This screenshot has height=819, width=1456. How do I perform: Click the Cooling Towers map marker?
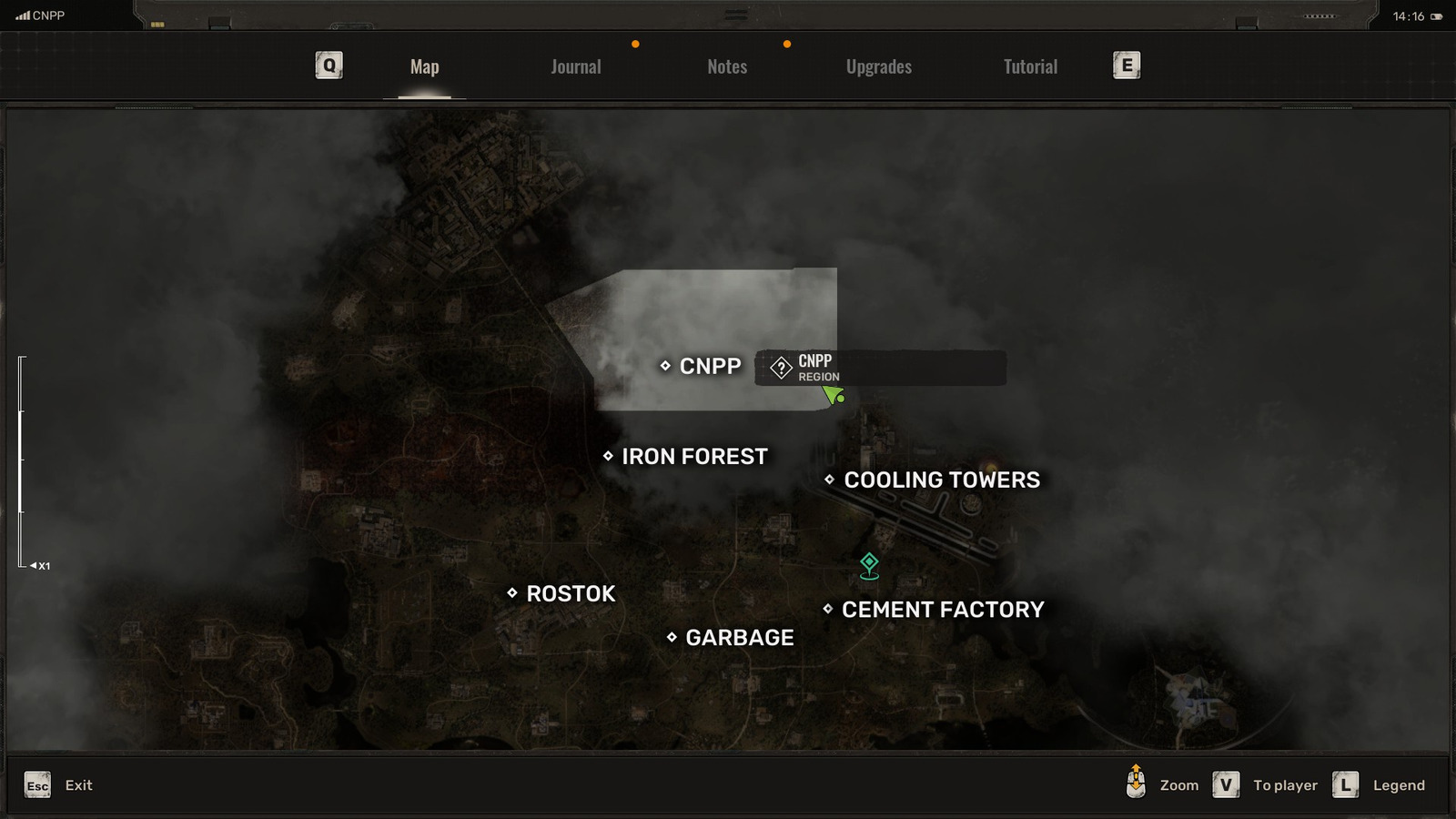pyautogui.click(x=829, y=480)
